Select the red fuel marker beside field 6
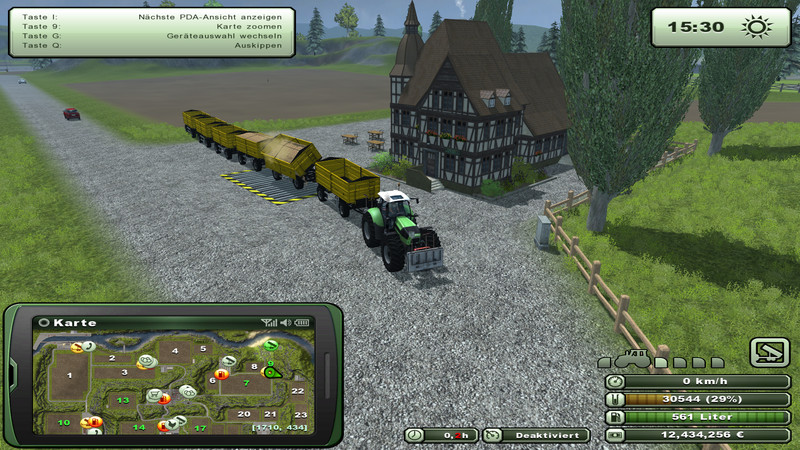Screen dimensions: 800x450 tap(221, 374)
